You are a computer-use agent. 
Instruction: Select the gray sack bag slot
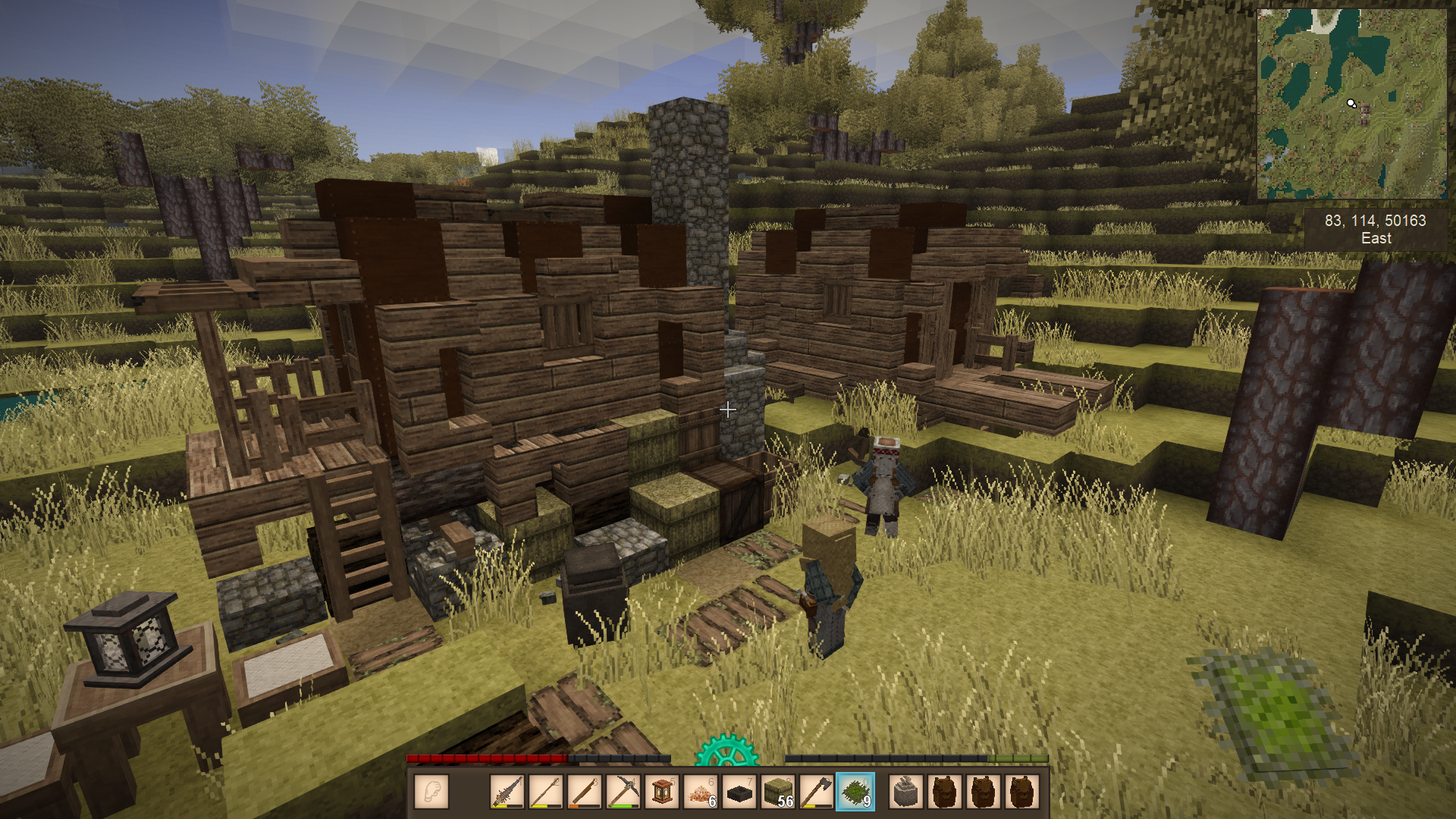point(905,792)
